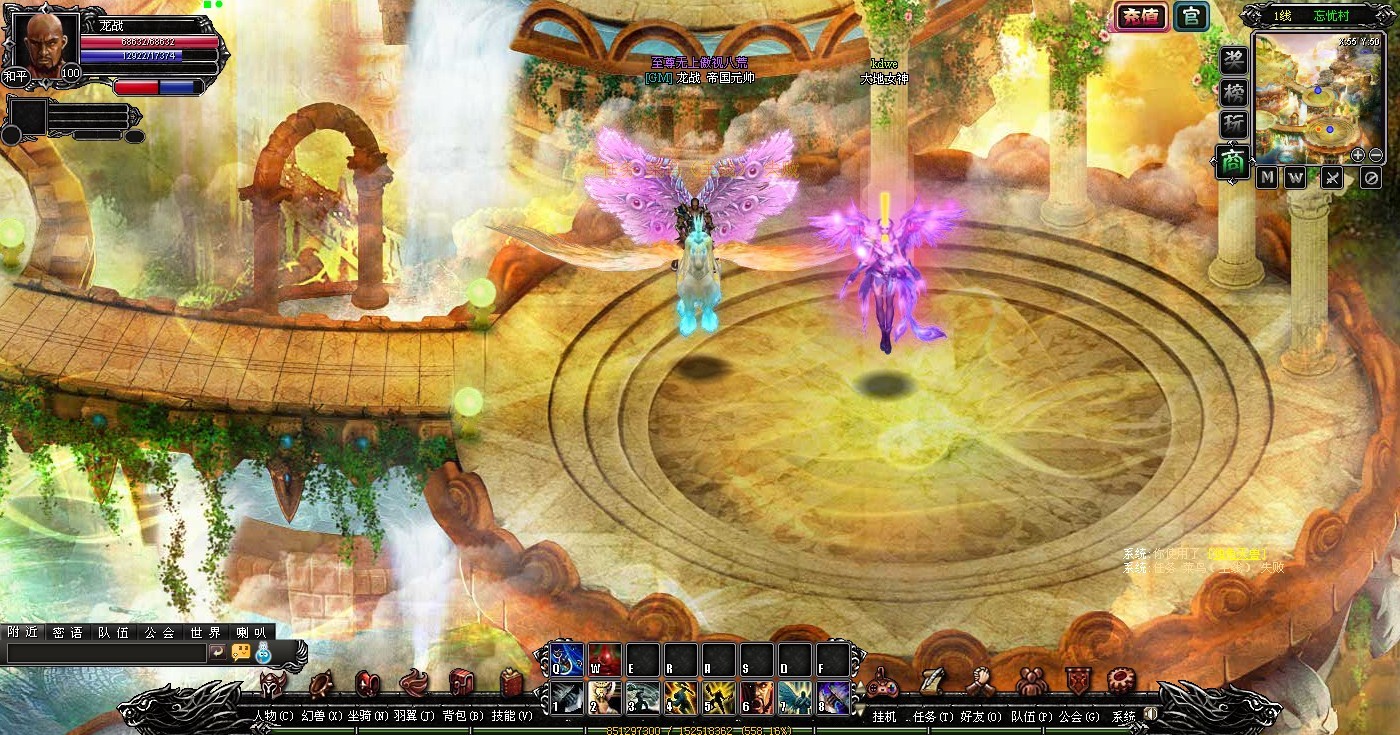Zoom in the minimap with plus button
The height and width of the screenshot is (735, 1400).
coord(1357,155)
